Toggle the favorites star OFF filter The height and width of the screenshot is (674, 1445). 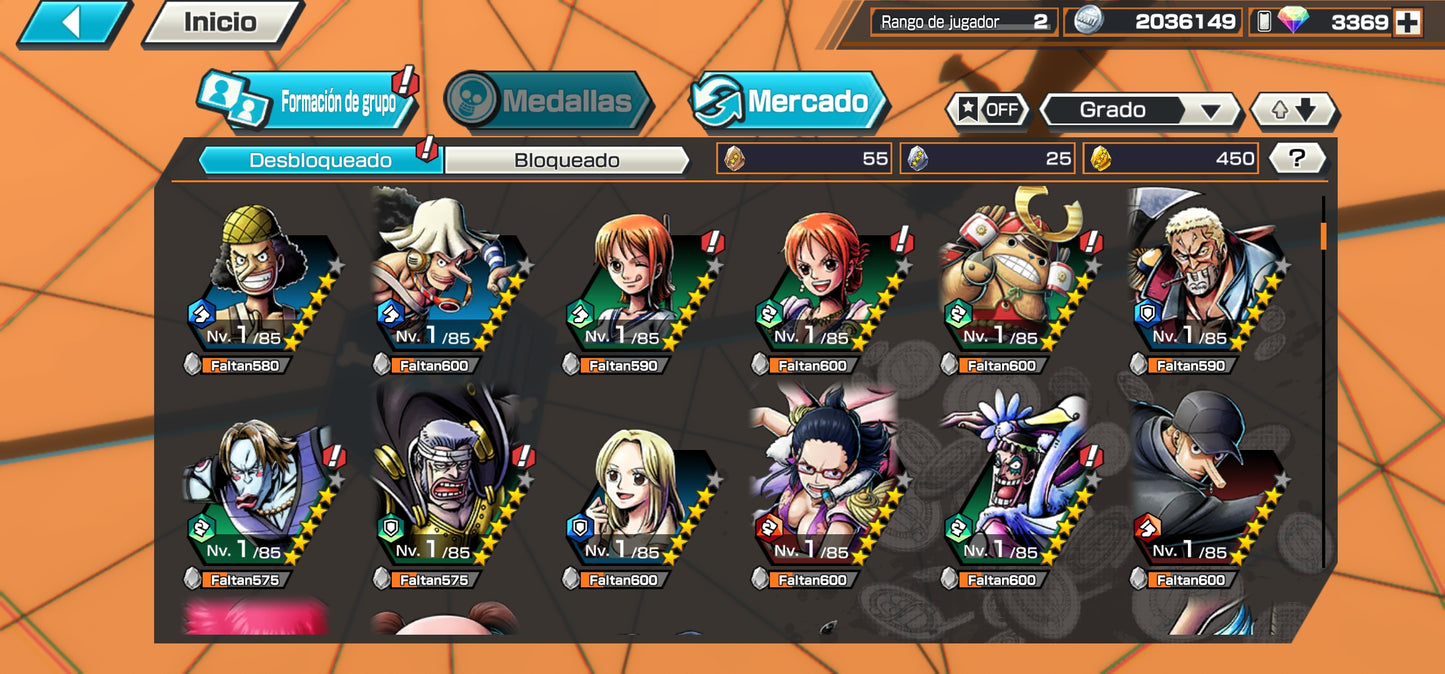(988, 110)
